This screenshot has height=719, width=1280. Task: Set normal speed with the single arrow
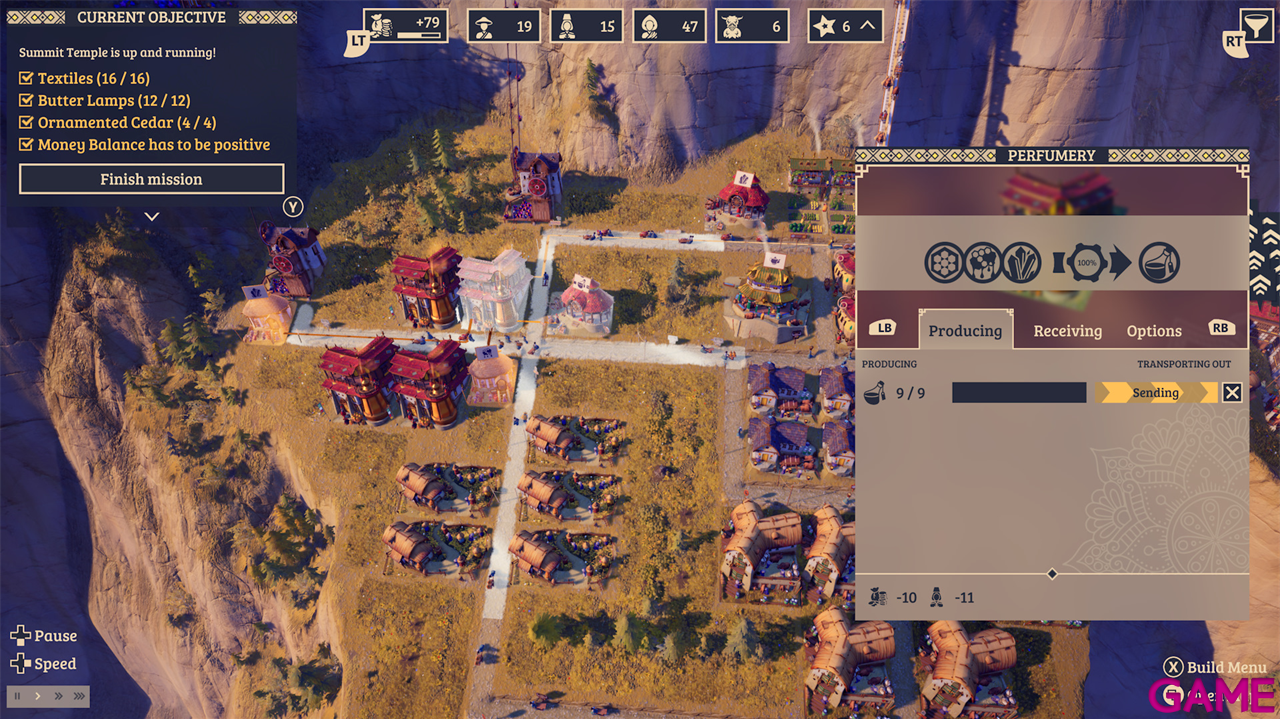[x=38, y=696]
